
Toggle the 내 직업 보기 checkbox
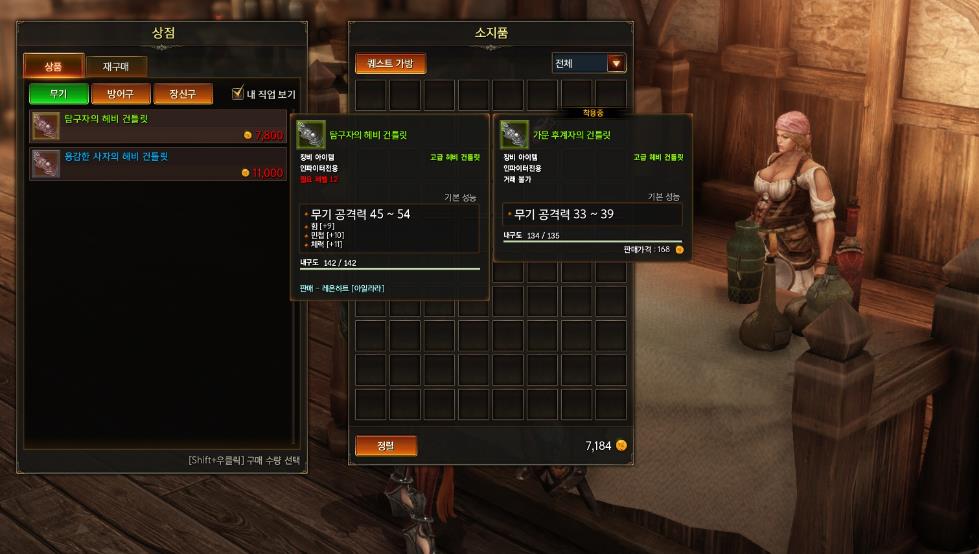238,94
